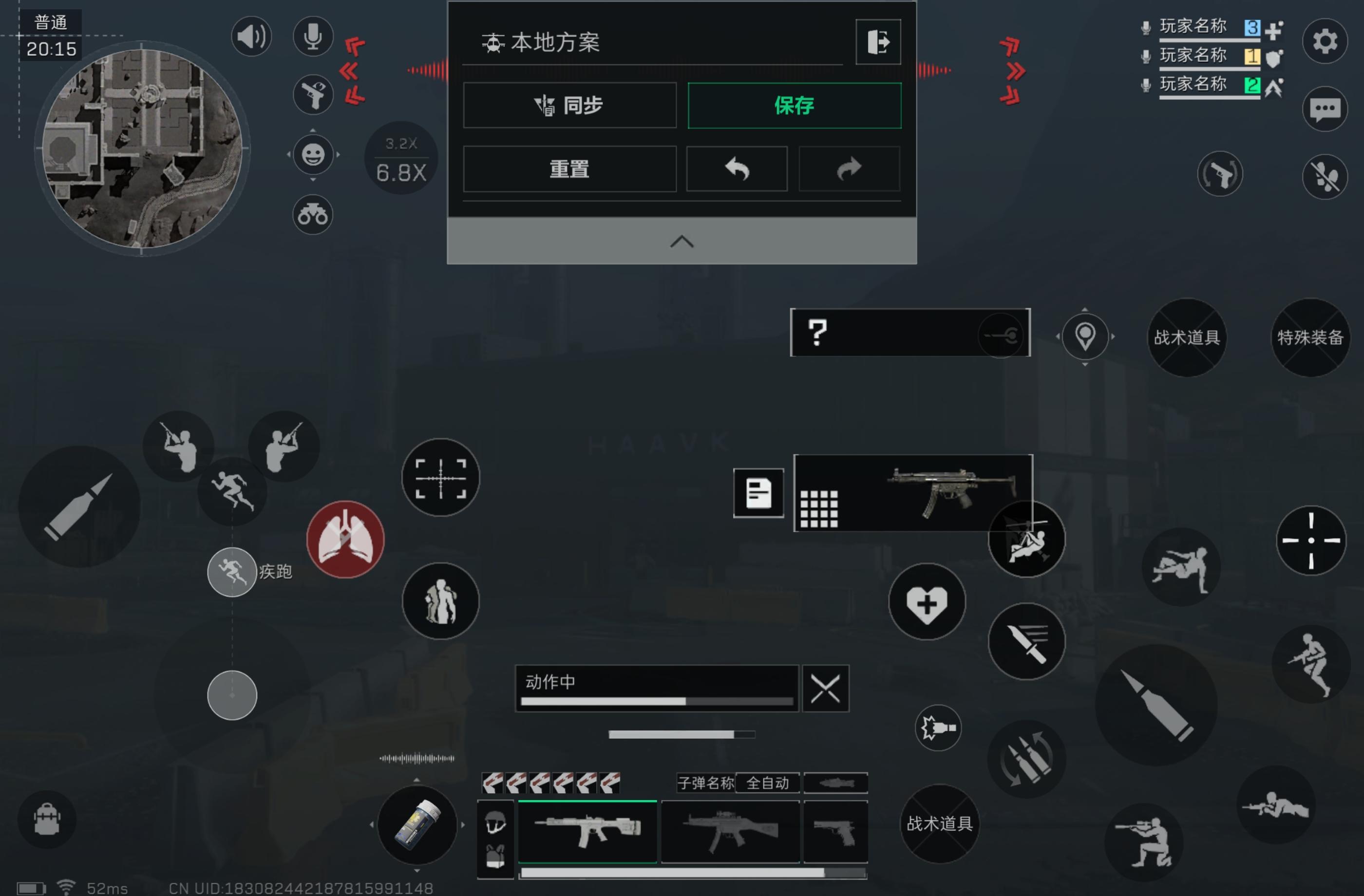The image size is (1364, 896).
Task: Tap the rappel icon on the weapon card
Action: (1026, 539)
